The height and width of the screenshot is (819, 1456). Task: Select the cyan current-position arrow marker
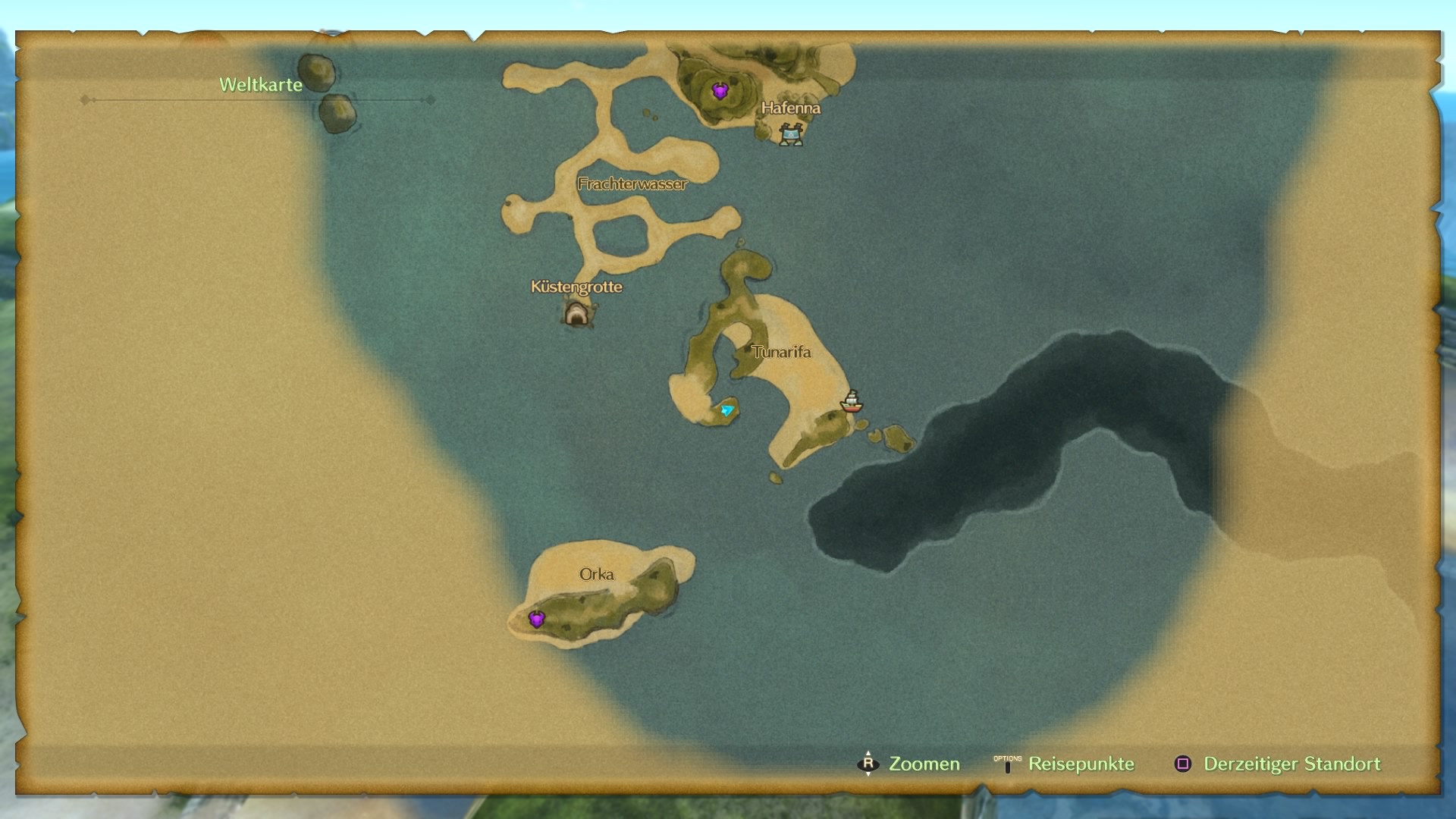(x=727, y=410)
